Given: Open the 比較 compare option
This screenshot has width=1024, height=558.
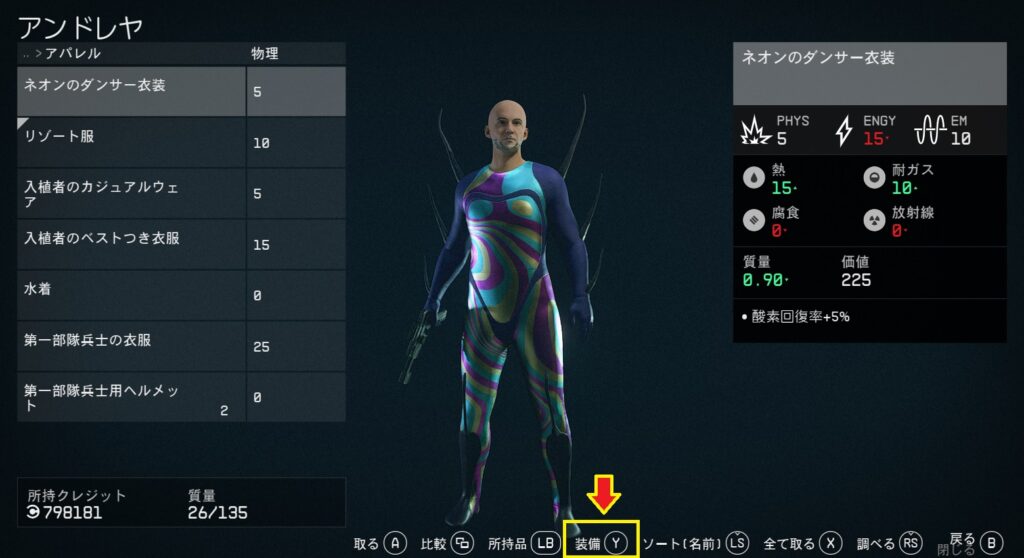Looking at the screenshot, I should tap(447, 543).
